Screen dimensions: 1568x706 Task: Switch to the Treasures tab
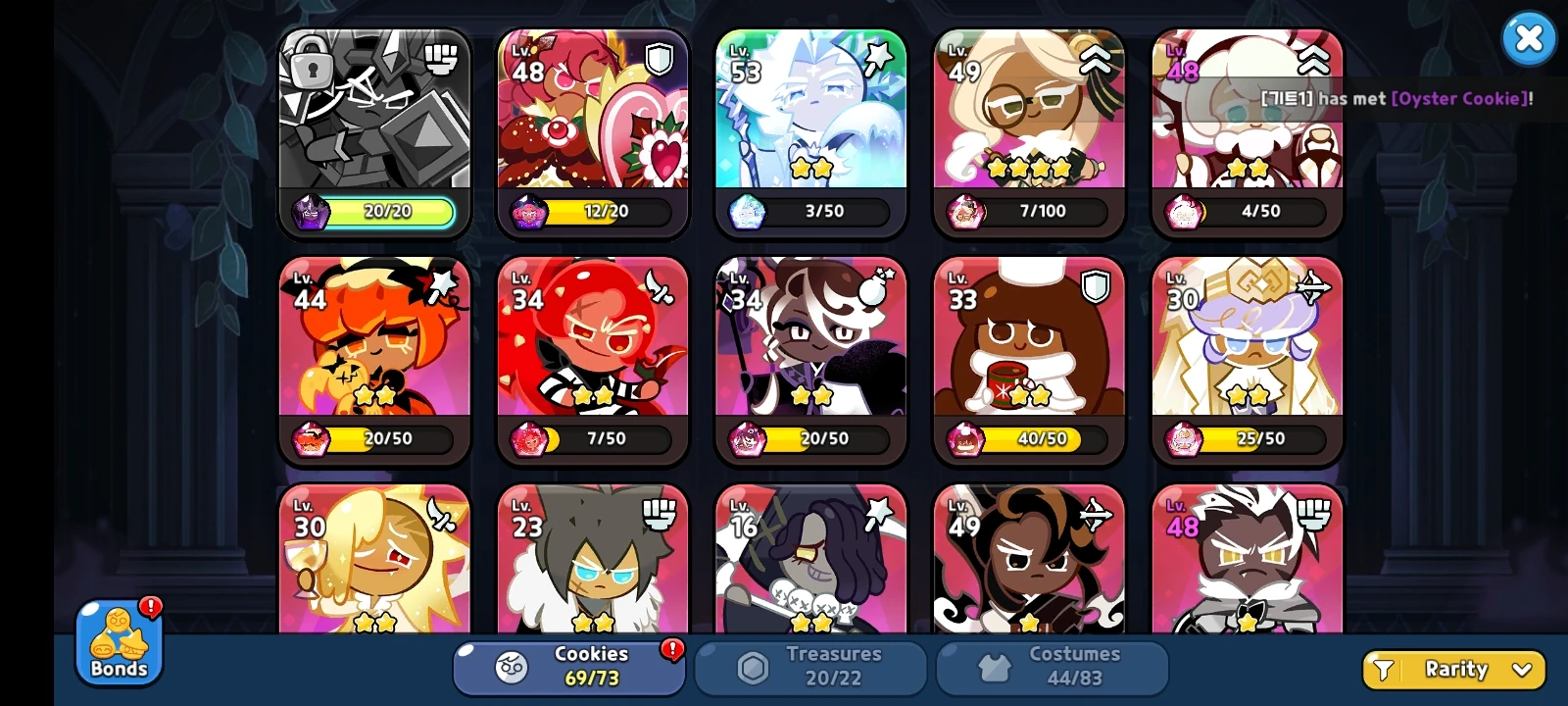810,667
